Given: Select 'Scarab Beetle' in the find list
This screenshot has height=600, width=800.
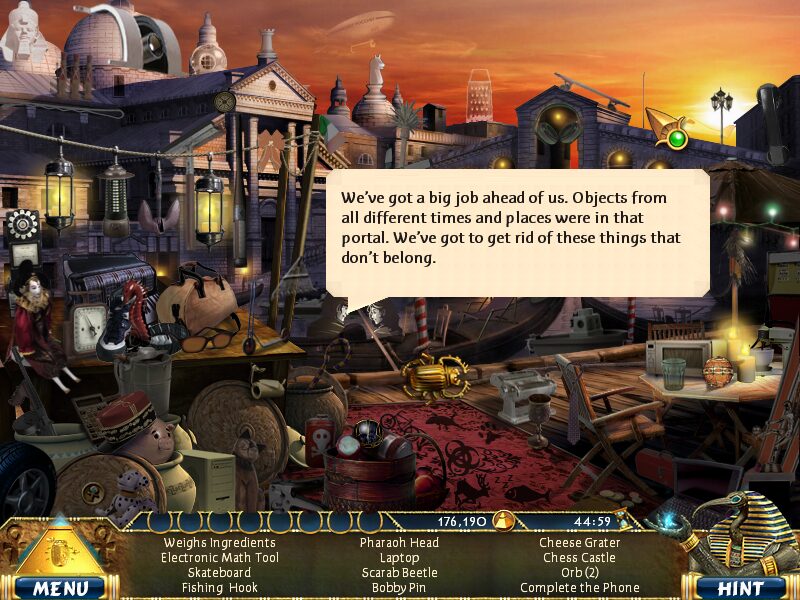Looking at the screenshot, I should pos(400,573).
